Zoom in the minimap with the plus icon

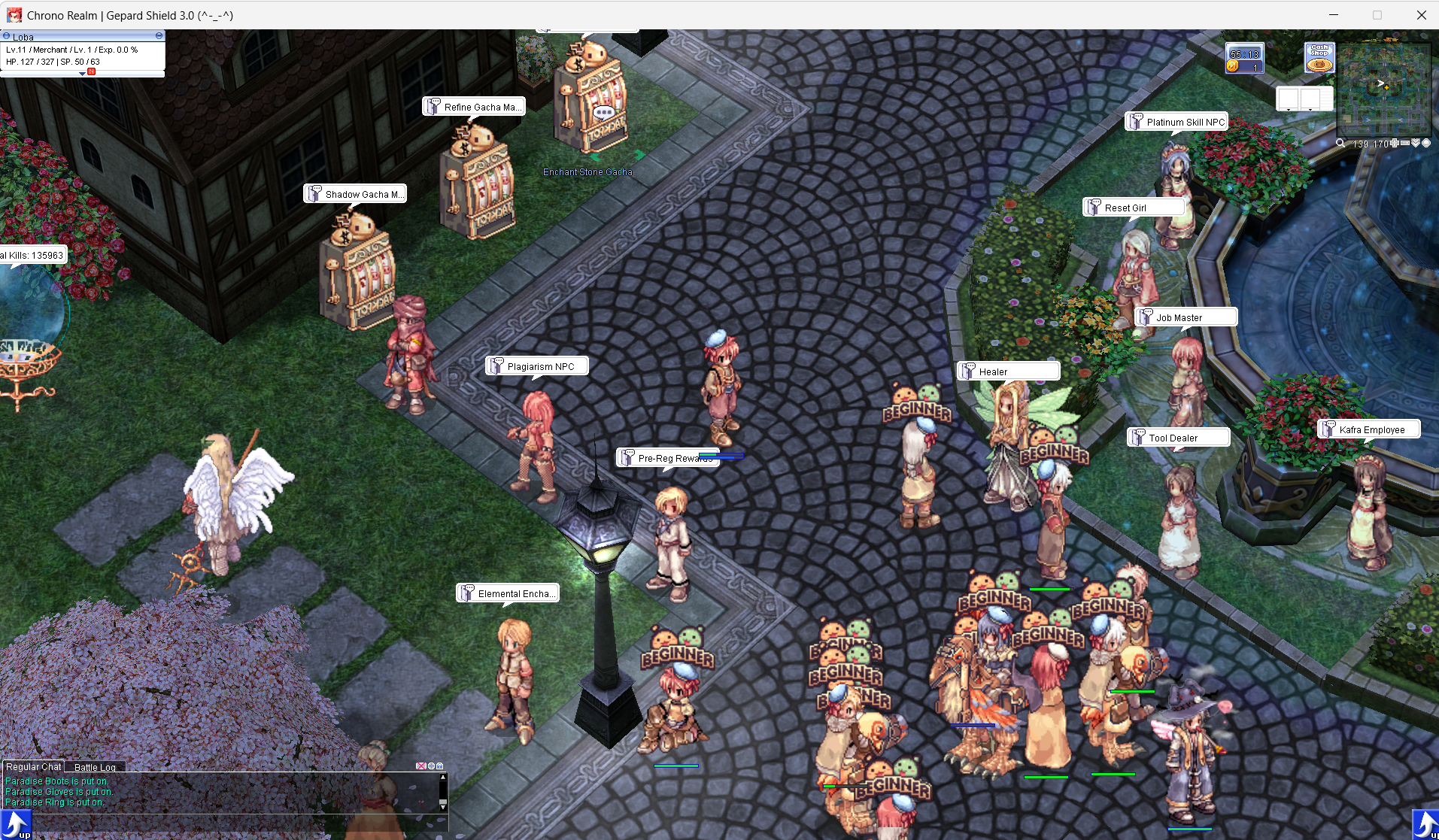click(1395, 143)
